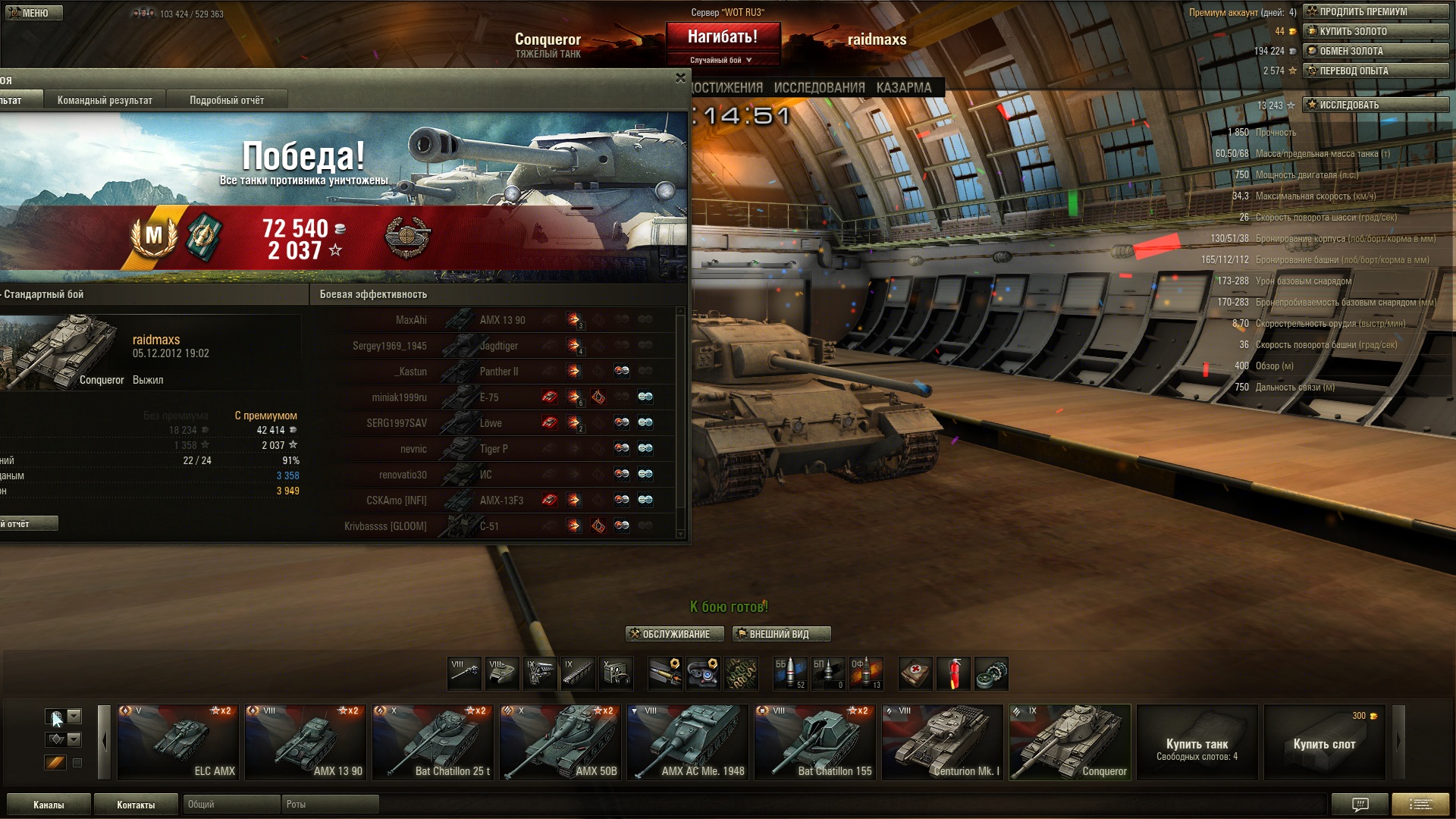Viewport: 1456px width, 819px height.
Task: Click Купить танк slot
Action: pyautogui.click(x=1197, y=742)
